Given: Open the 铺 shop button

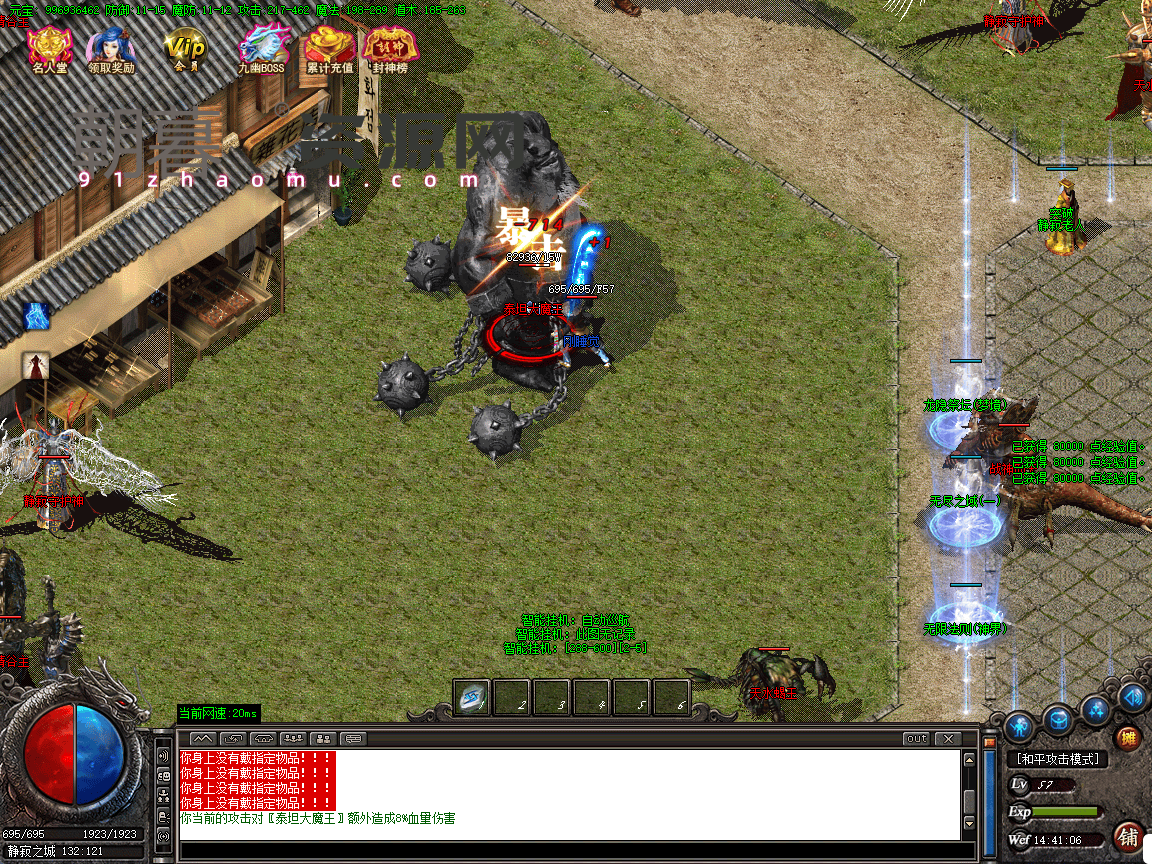Looking at the screenshot, I should (x=1129, y=836).
